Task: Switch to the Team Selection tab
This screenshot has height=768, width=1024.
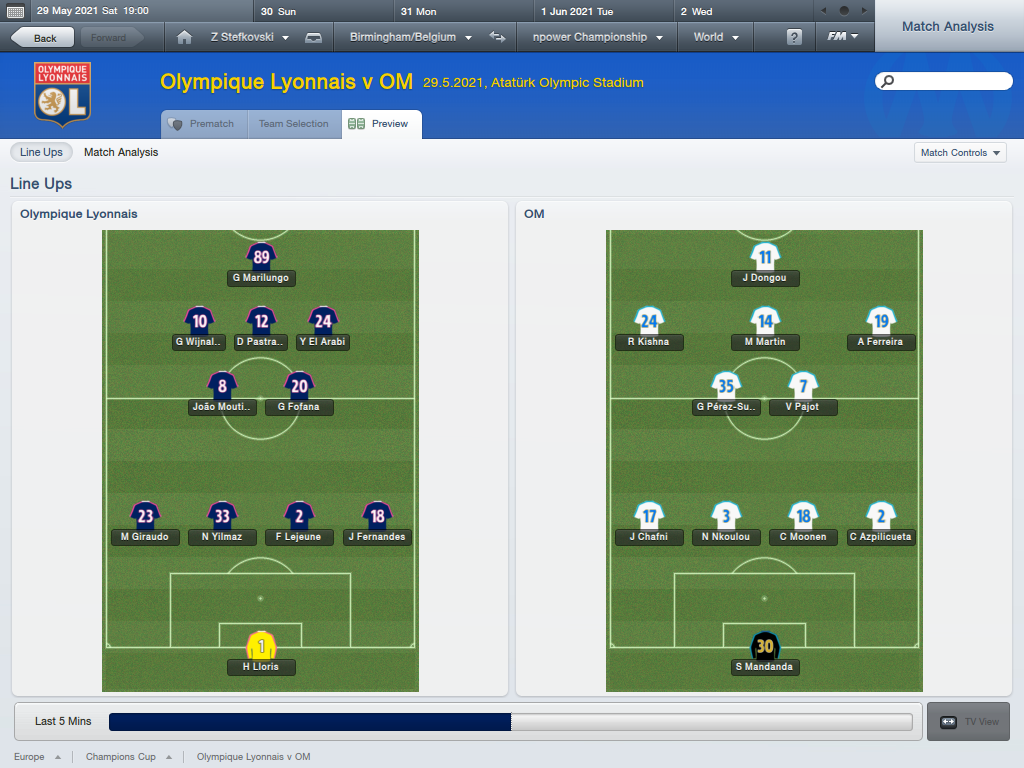Action: click(293, 124)
